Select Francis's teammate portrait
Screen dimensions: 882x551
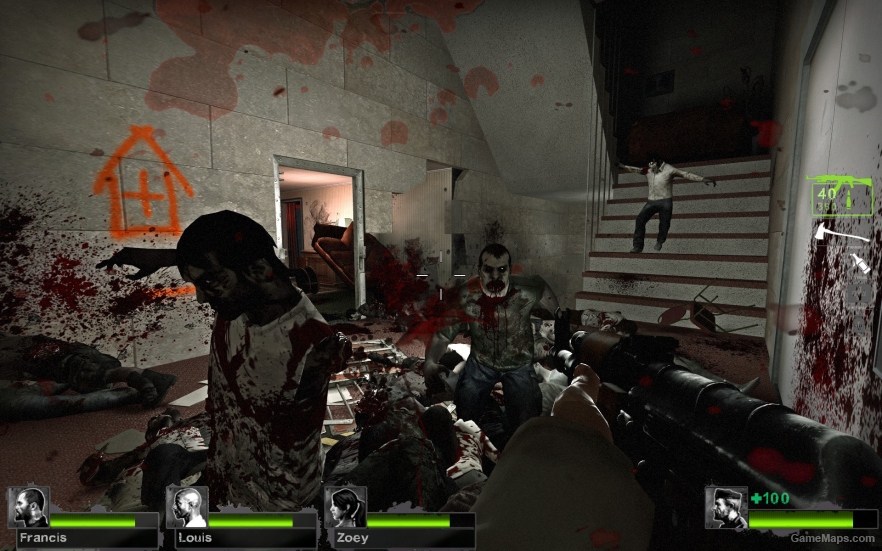28,507
